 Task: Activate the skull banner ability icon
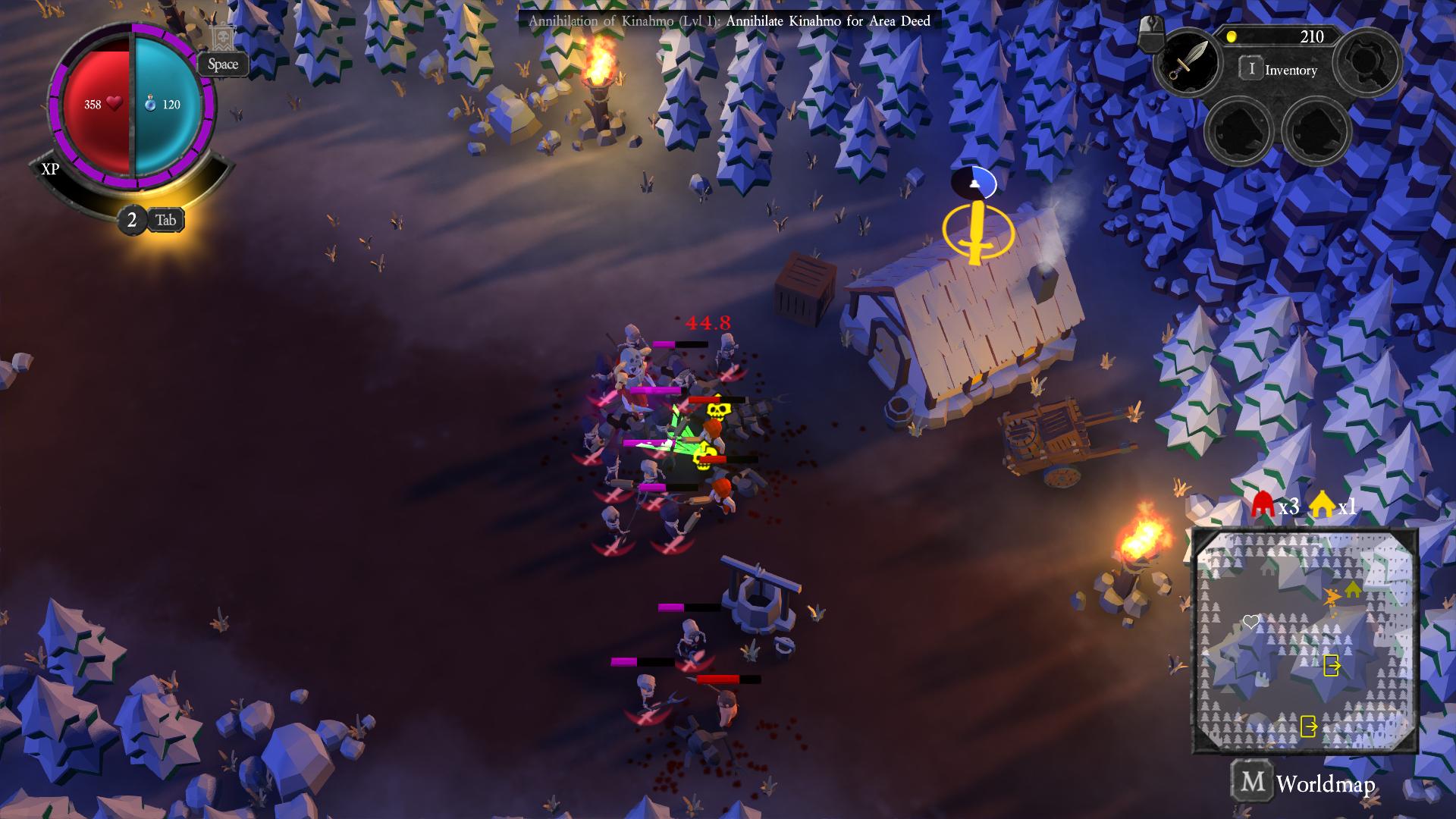click(221, 38)
